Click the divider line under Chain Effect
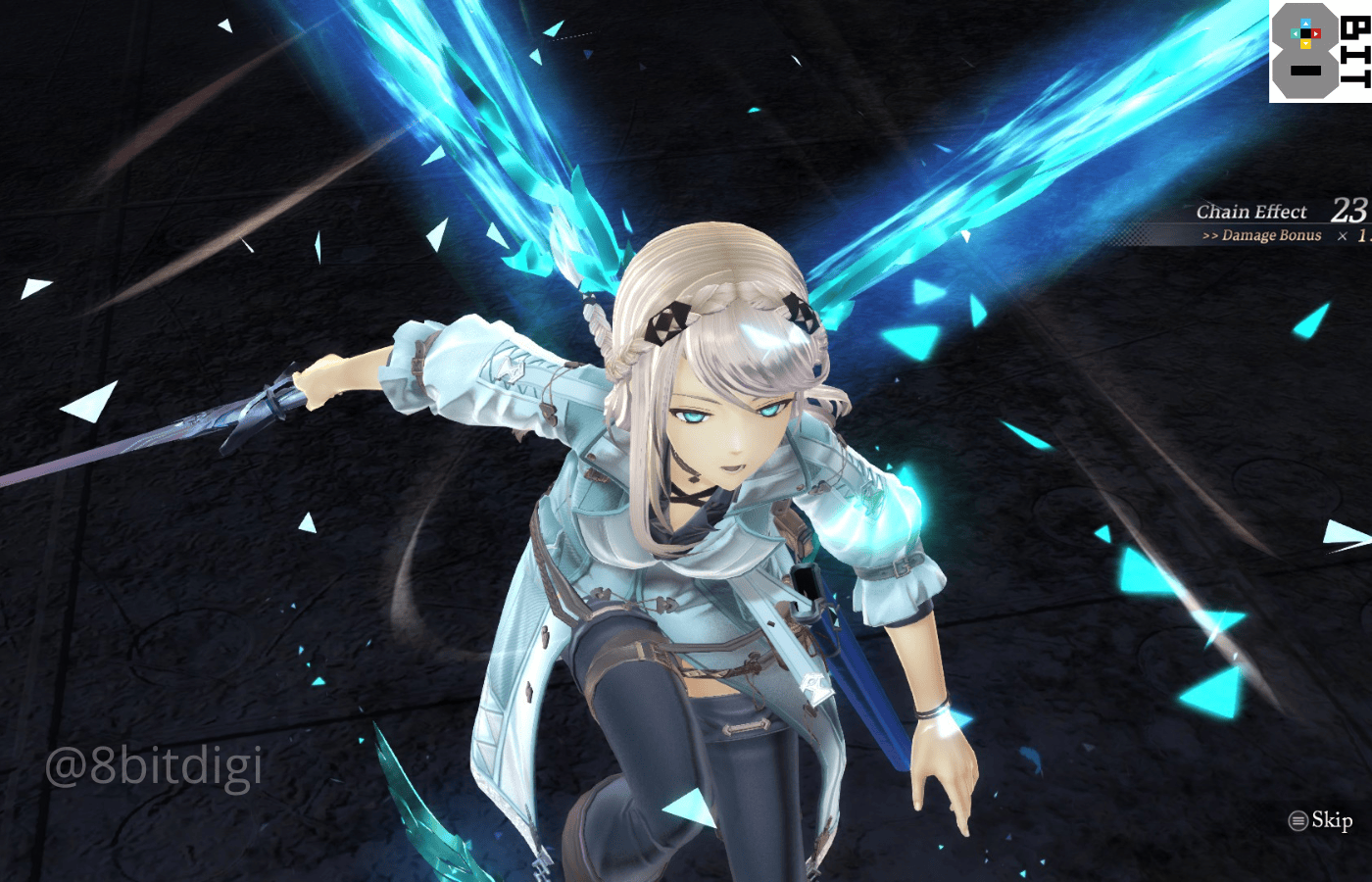 pos(1264,222)
